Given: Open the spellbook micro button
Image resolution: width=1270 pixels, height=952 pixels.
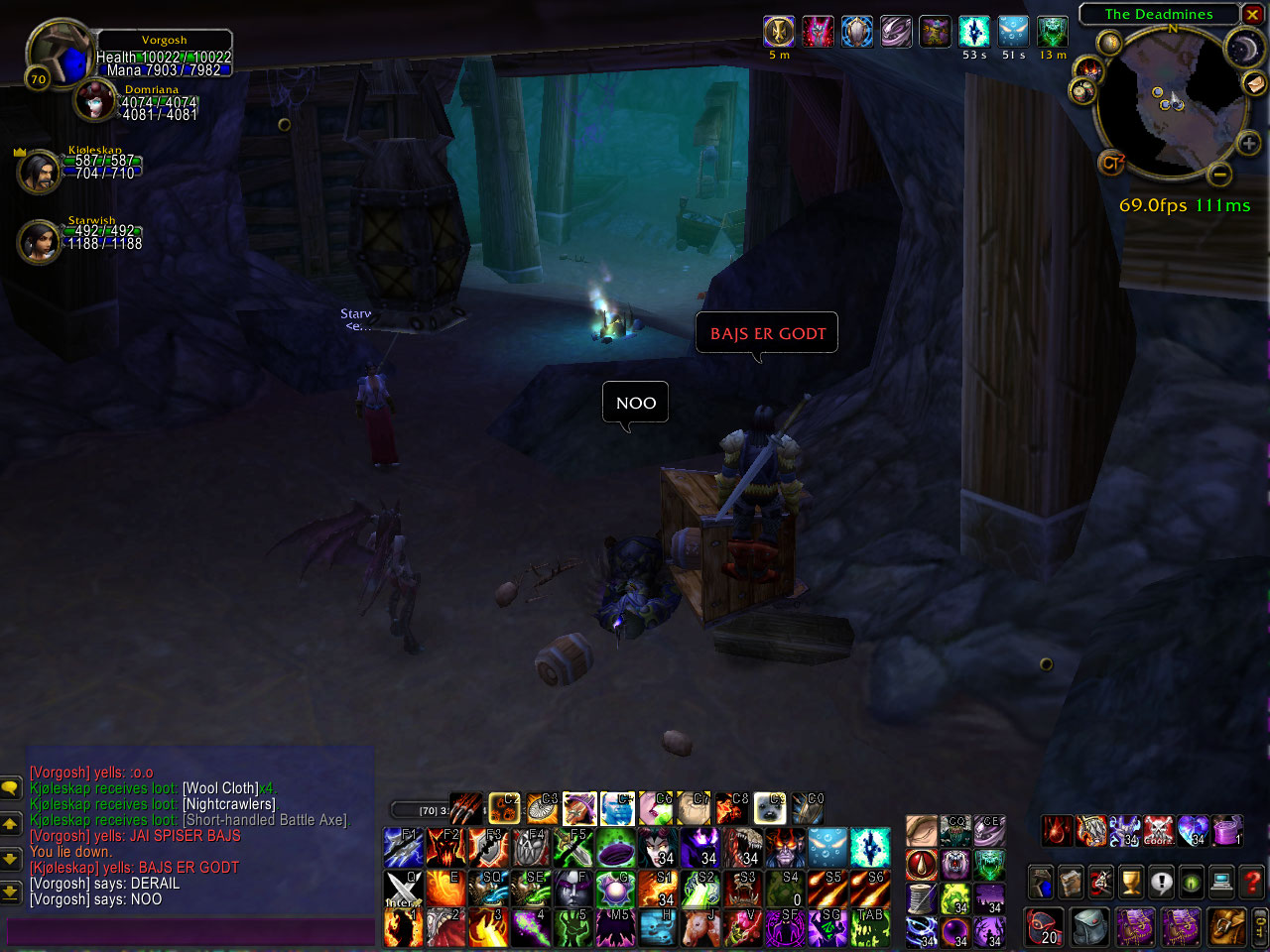Looking at the screenshot, I should tap(1071, 881).
